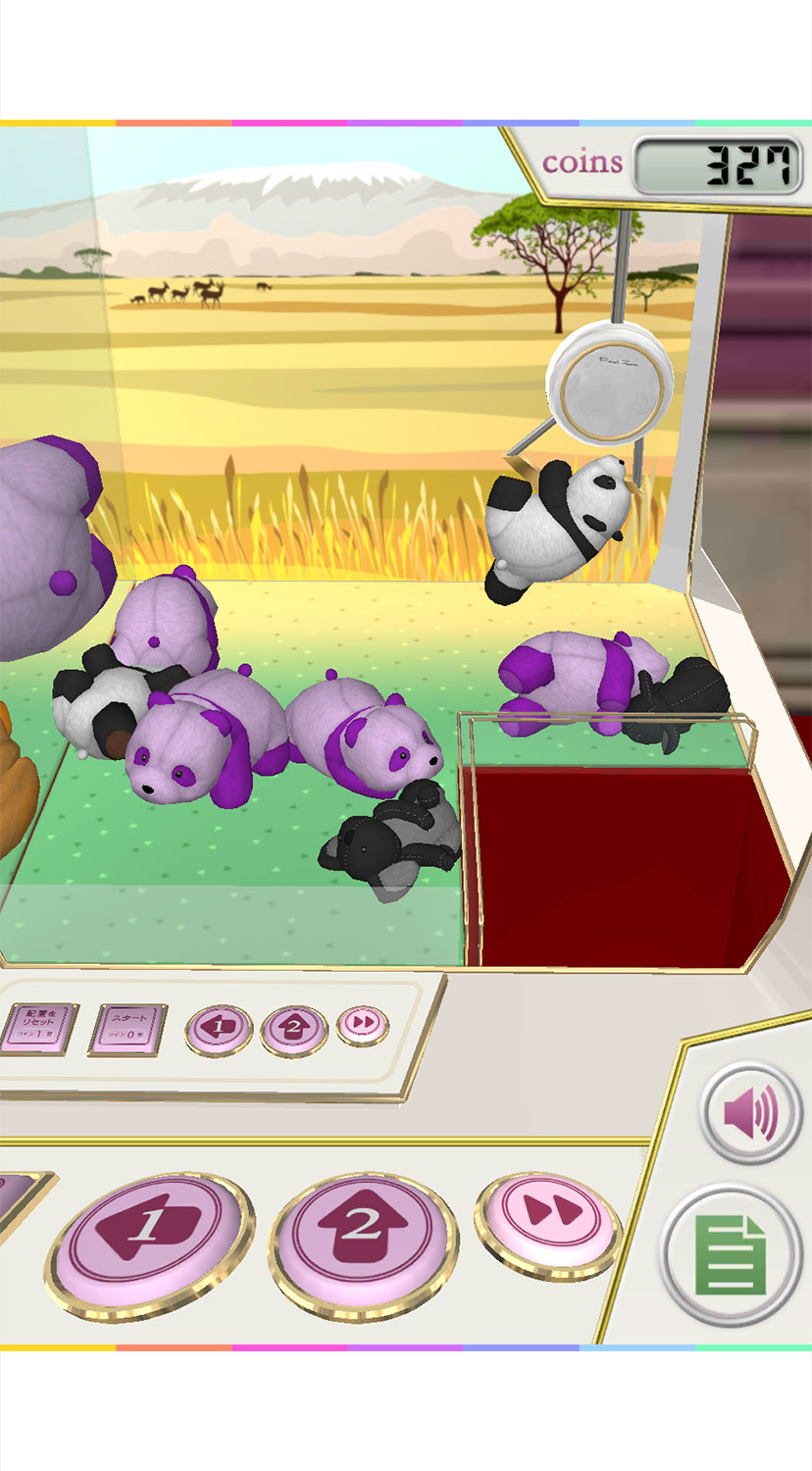Open the green document menu button
This screenshot has width=812, height=1471.
(732, 1254)
